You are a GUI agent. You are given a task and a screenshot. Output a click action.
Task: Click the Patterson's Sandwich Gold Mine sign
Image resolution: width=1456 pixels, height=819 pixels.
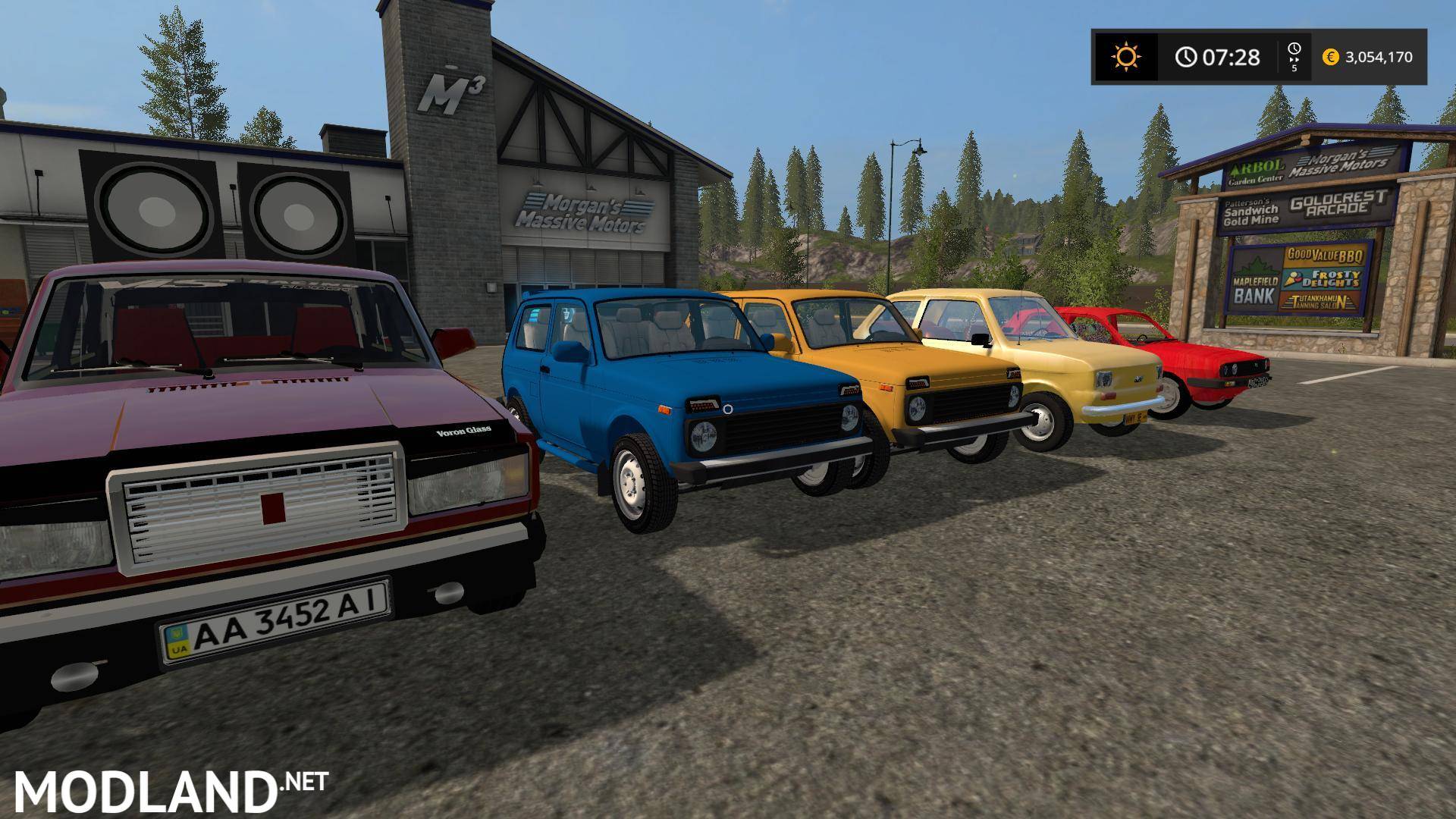[x=1250, y=211]
